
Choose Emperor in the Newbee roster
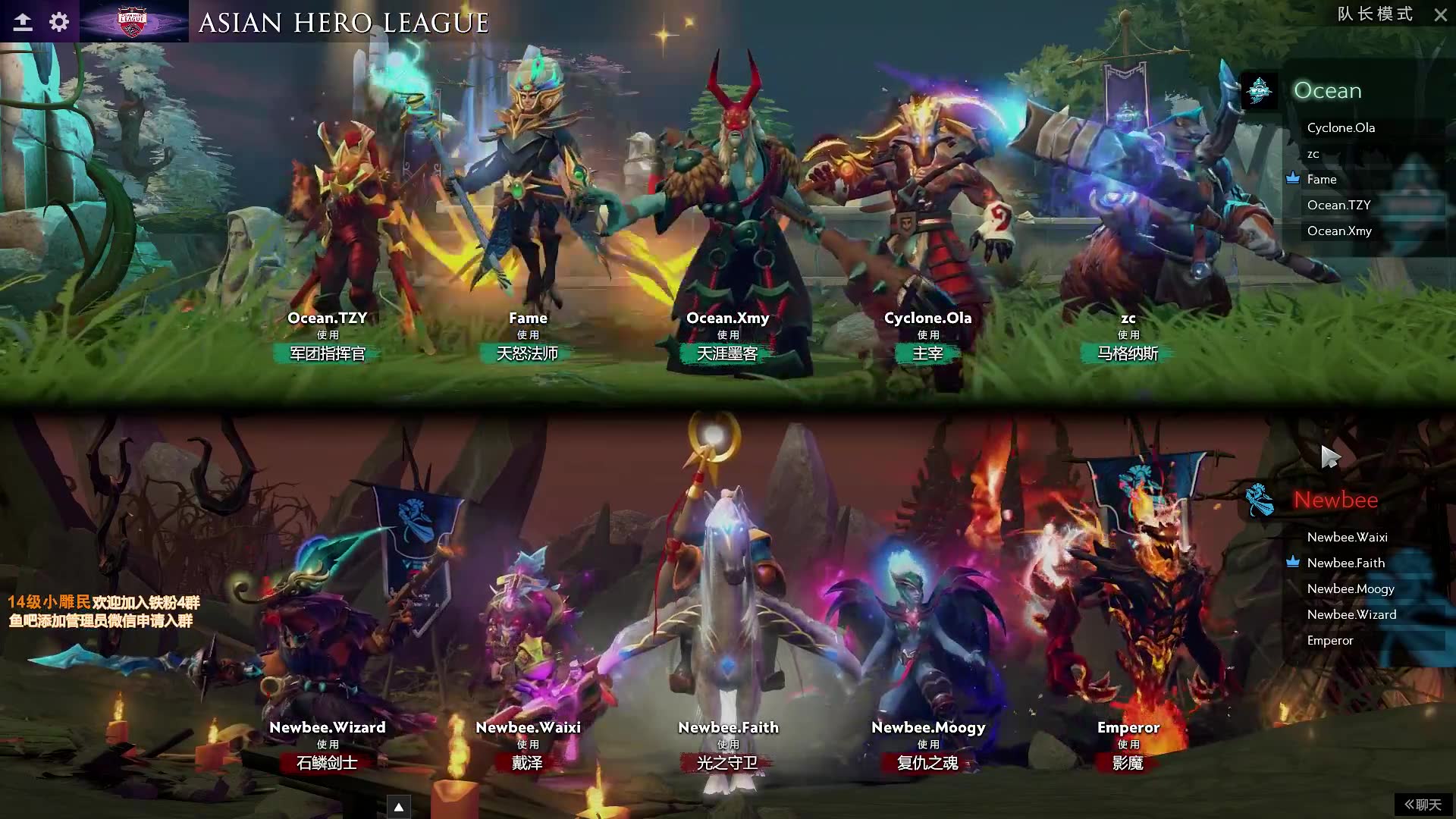(x=1329, y=641)
